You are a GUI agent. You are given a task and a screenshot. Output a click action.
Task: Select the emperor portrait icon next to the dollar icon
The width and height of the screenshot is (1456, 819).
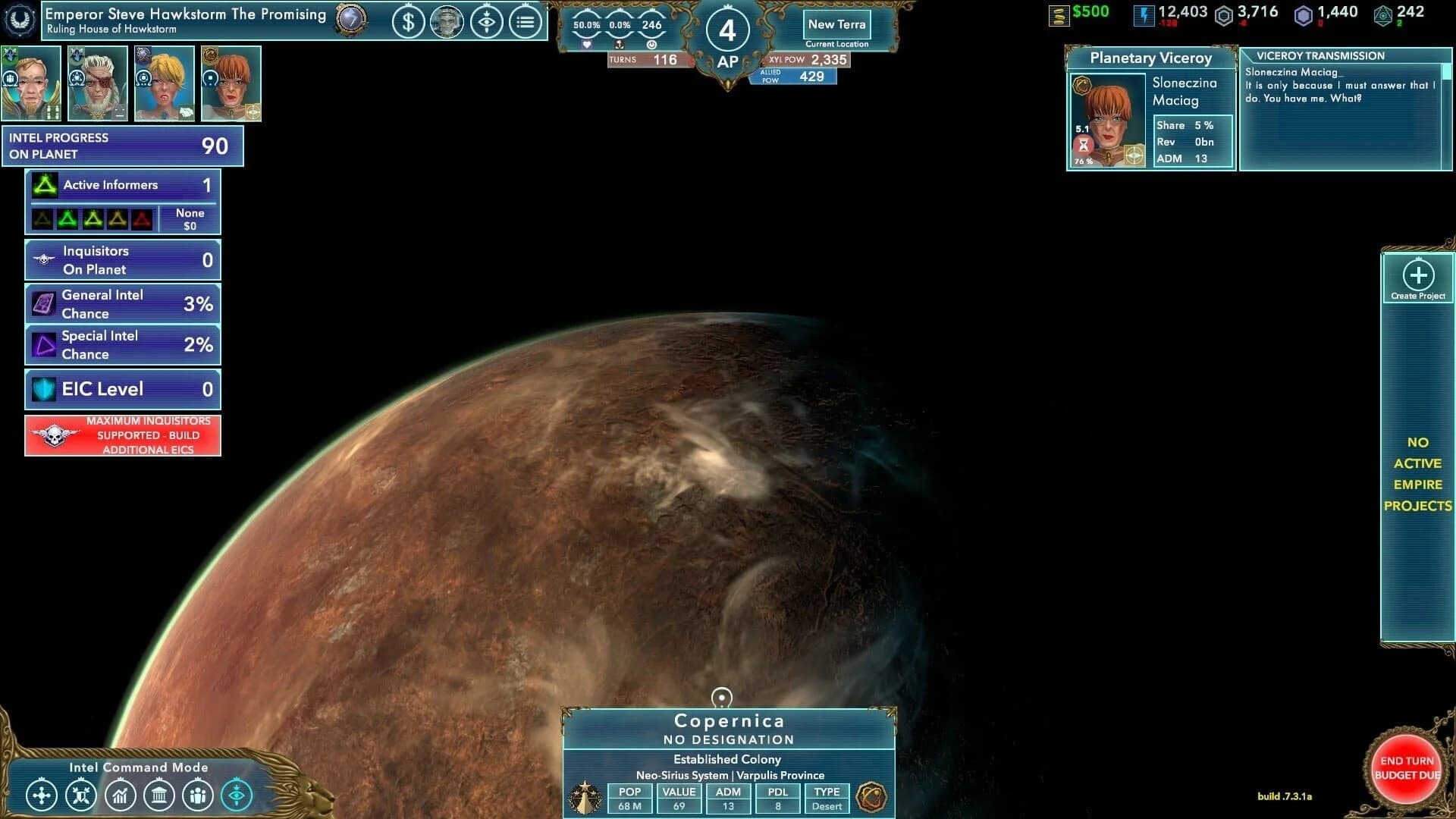tap(447, 23)
